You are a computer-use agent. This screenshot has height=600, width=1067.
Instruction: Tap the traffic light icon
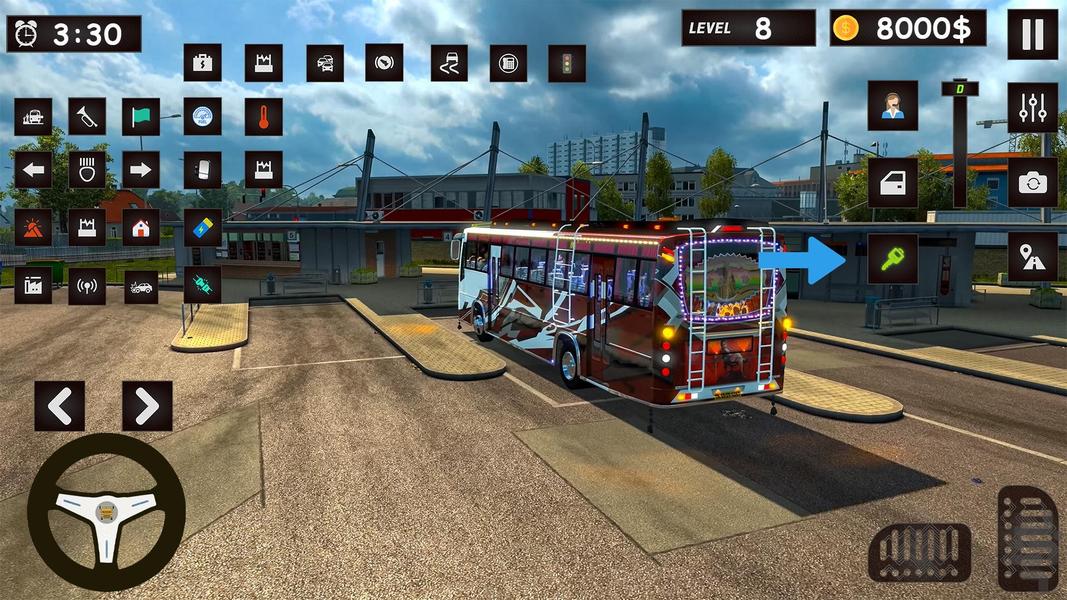pos(567,63)
